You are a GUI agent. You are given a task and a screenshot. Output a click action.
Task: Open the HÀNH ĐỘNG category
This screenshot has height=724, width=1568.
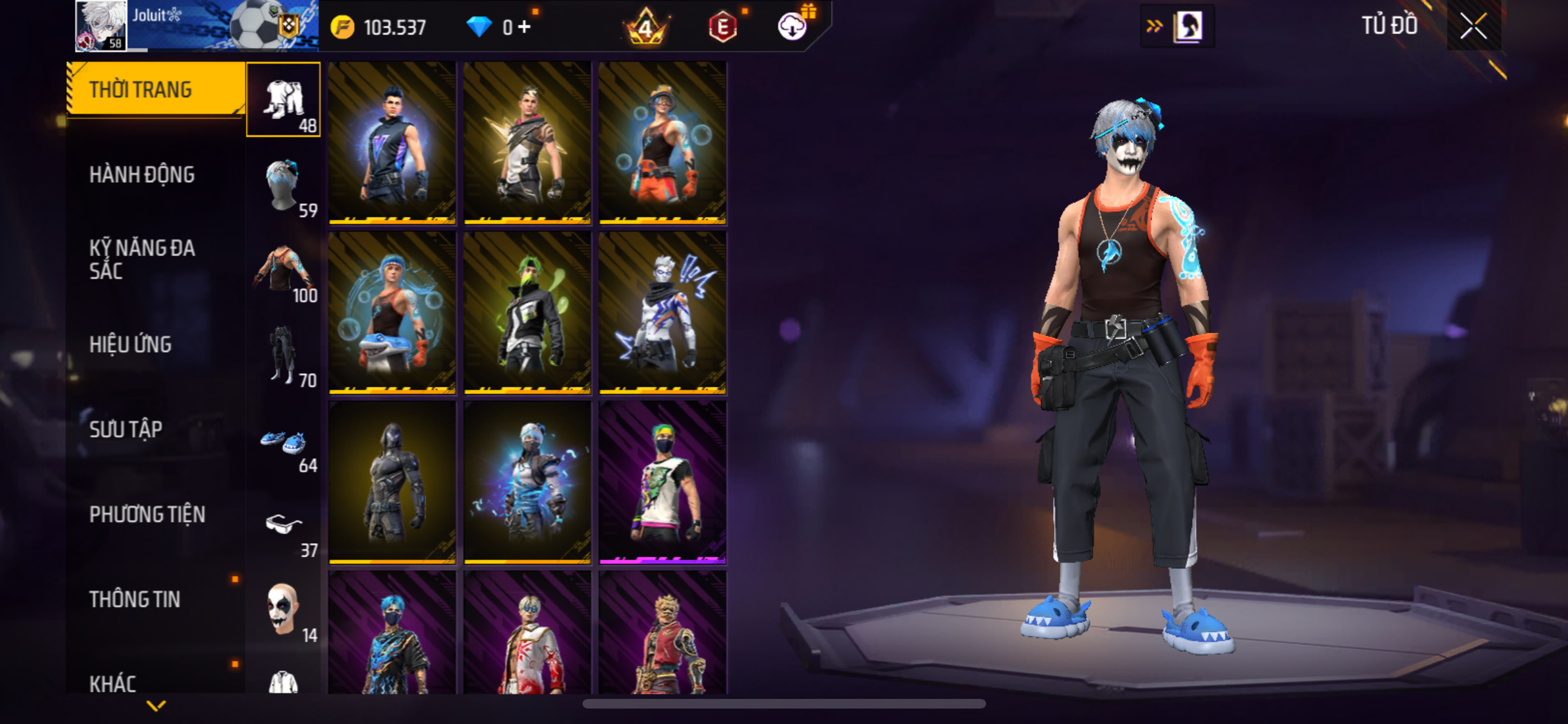point(142,174)
